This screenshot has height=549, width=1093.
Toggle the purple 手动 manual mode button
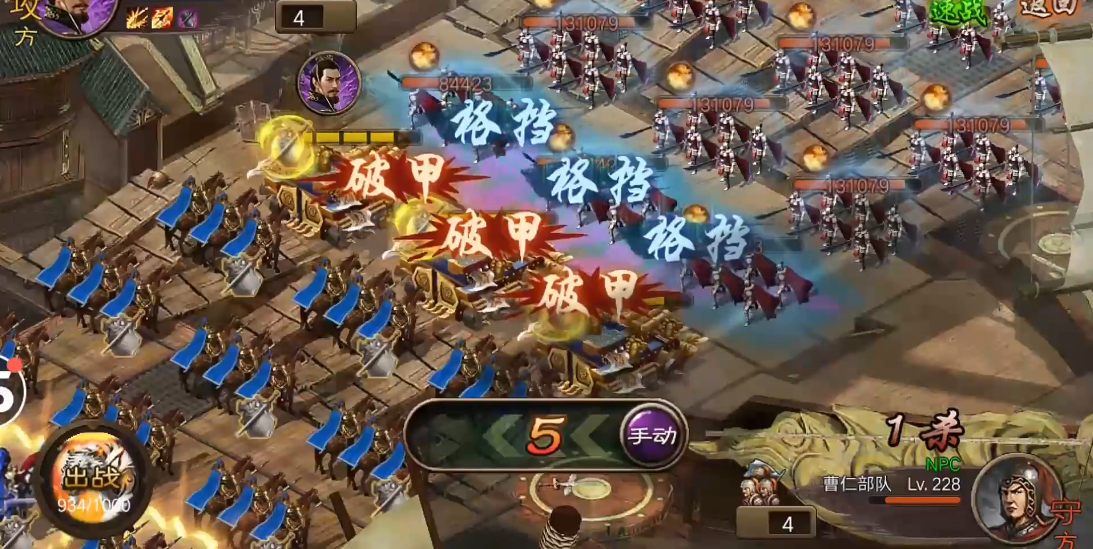652,436
